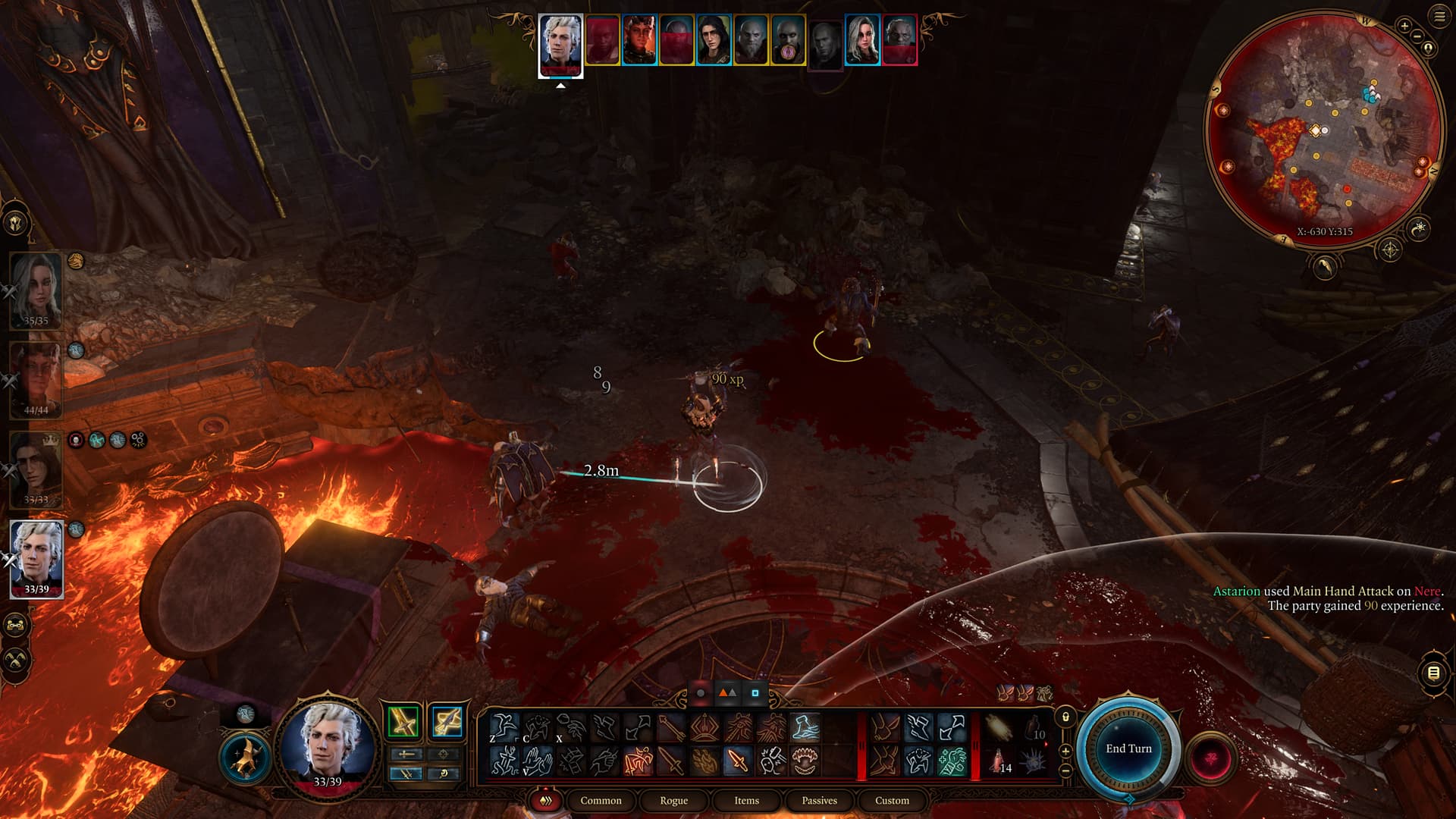Switch to the Common hotbar tab
Screen dimensions: 1456x819
pos(601,800)
